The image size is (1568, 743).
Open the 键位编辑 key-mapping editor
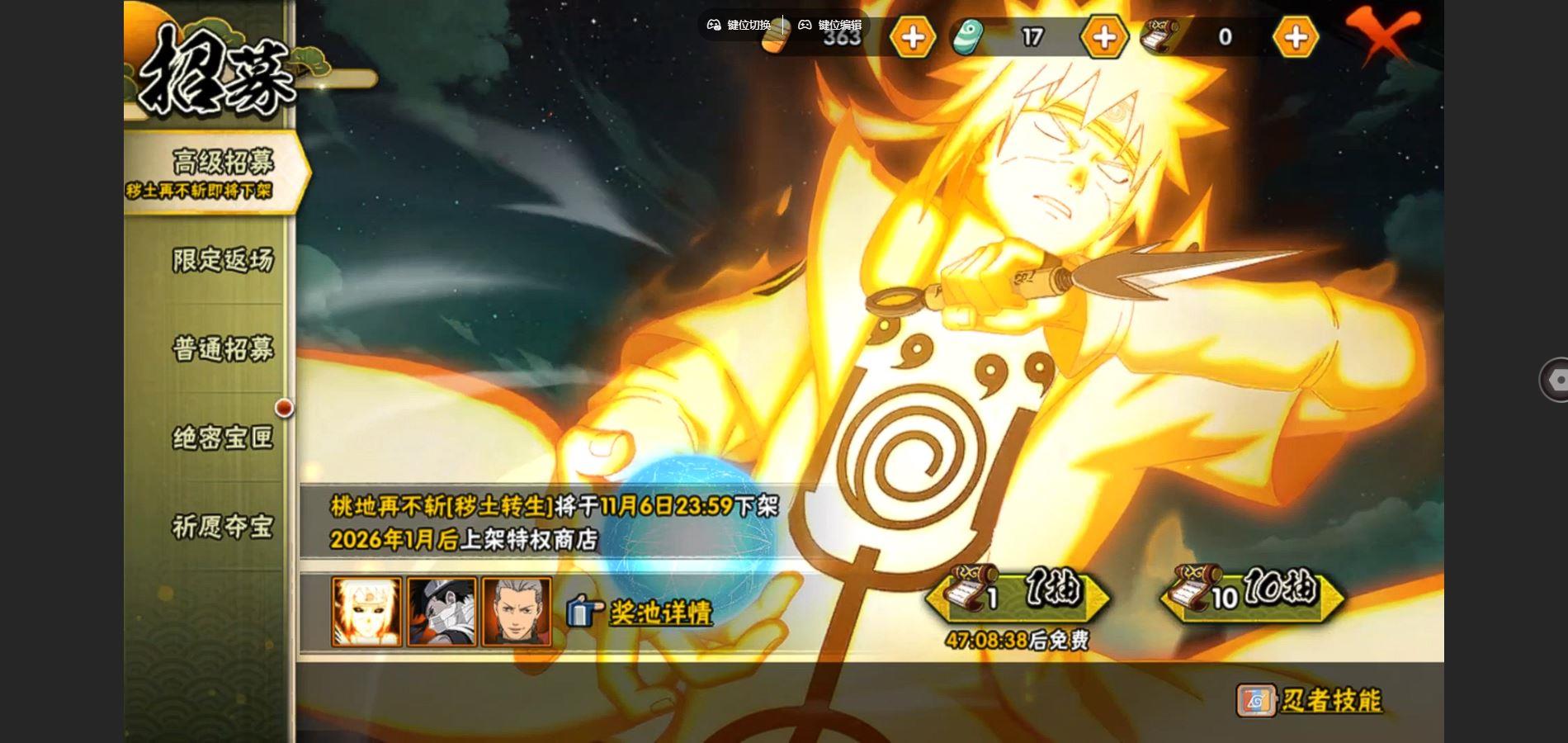pos(829,25)
